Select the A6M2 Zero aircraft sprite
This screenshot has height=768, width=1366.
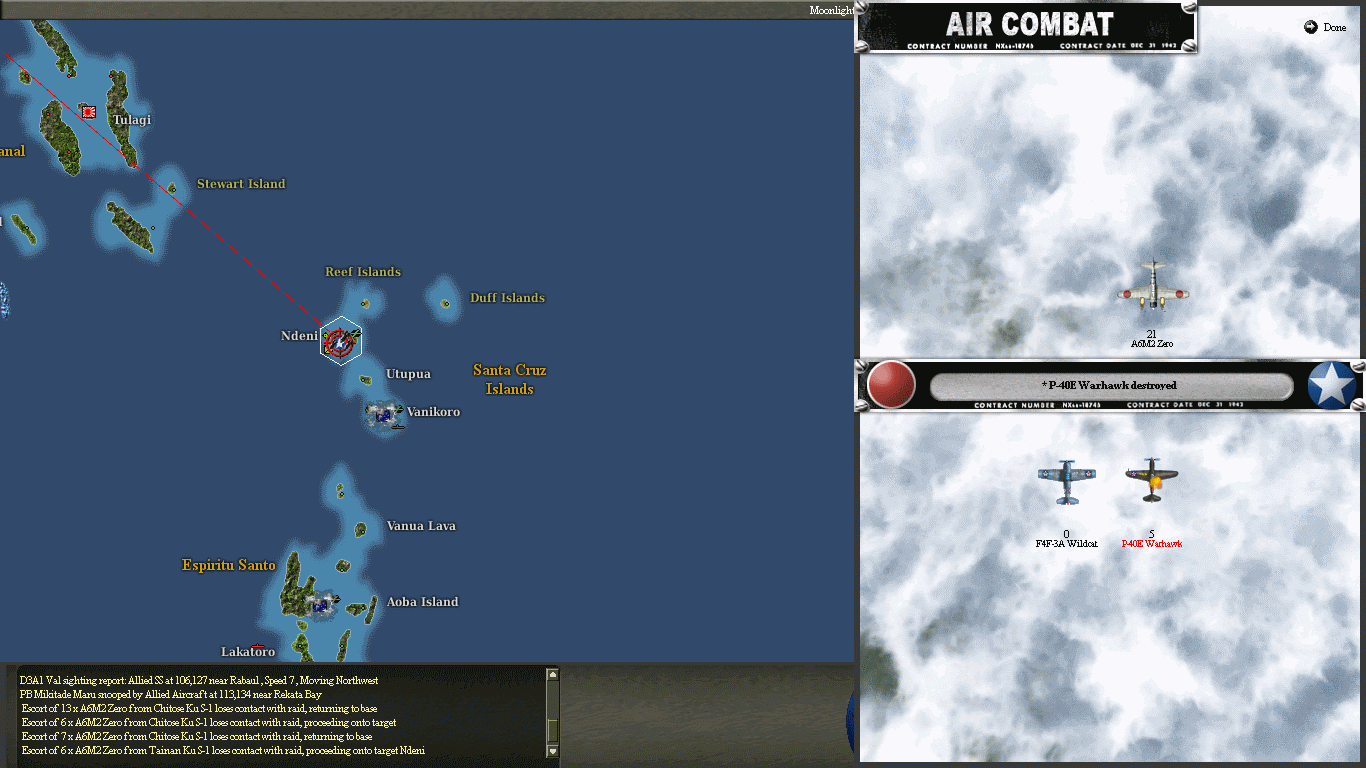coord(1152,290)
